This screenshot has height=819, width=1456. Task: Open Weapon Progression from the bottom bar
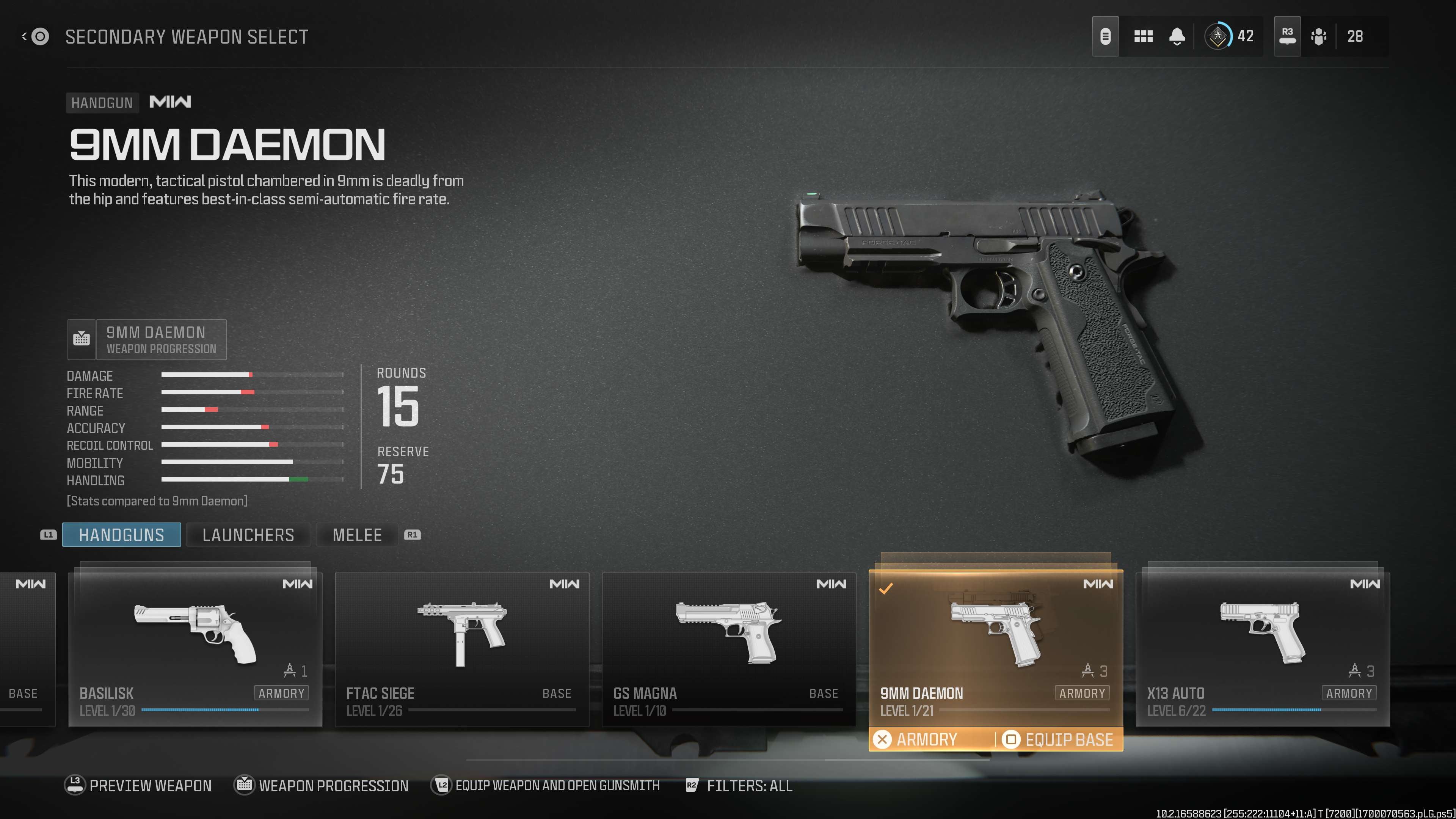pos(322,786)
